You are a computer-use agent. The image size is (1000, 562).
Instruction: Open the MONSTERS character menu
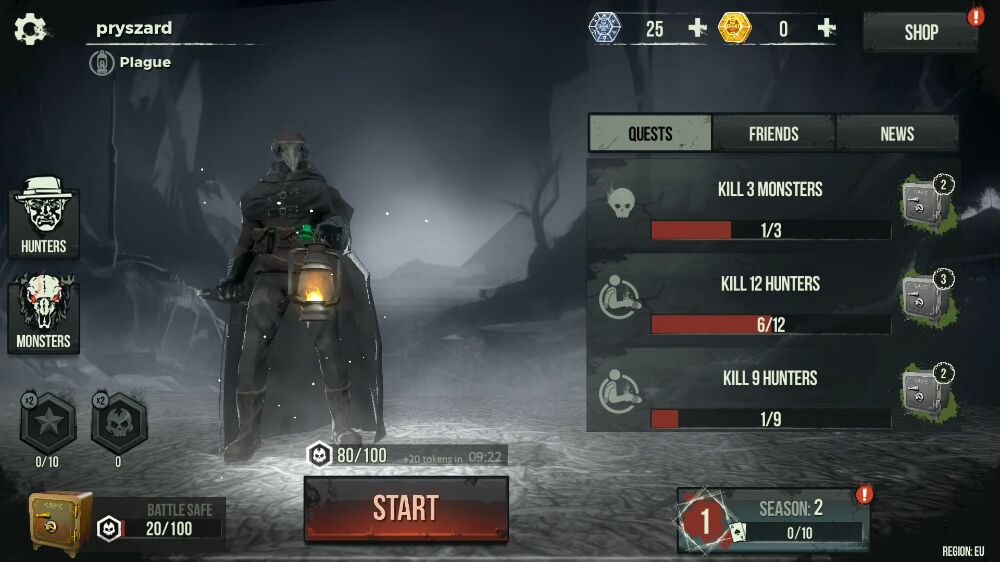pos(44,314)
